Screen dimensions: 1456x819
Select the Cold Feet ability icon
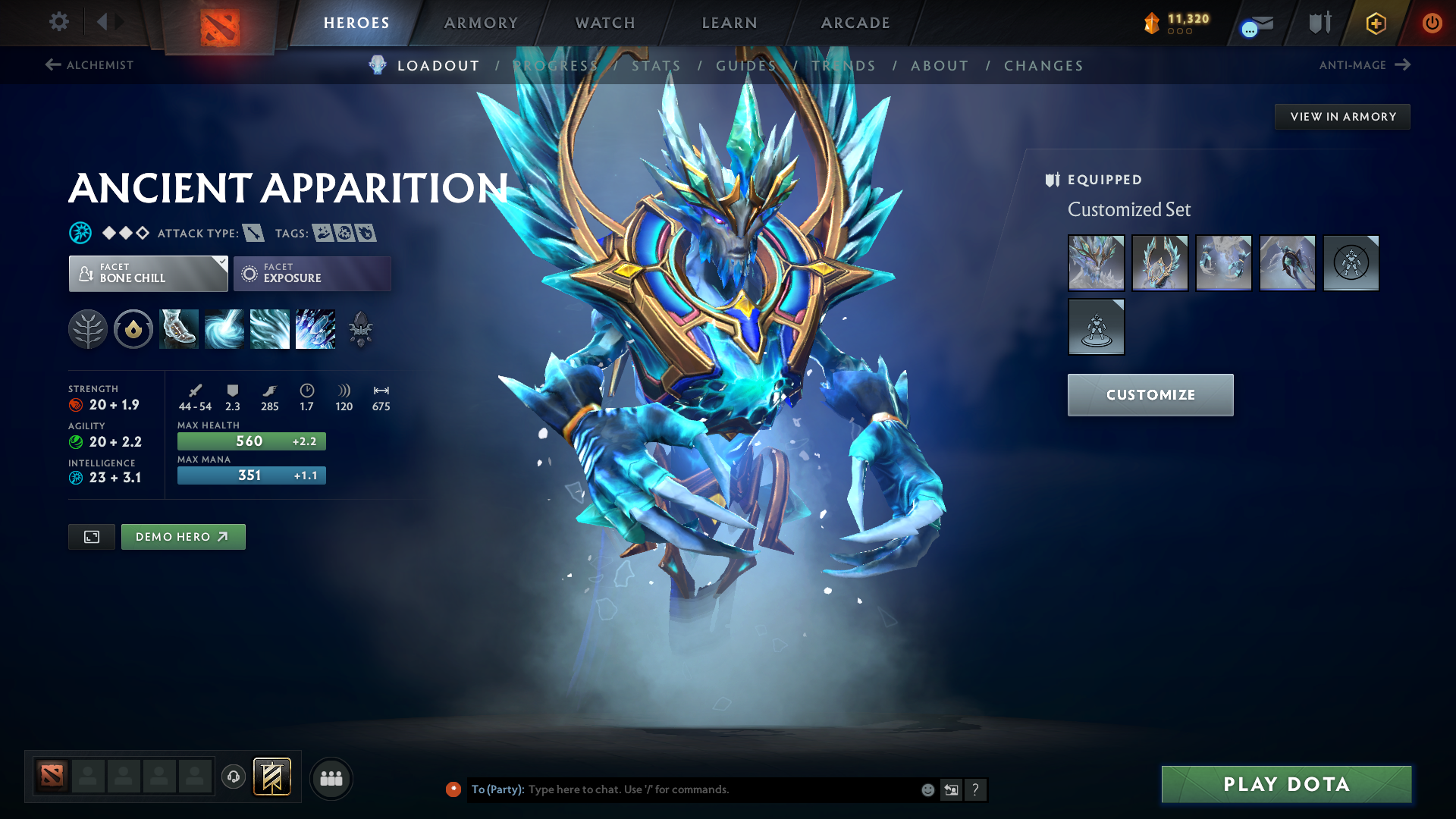coord(178,329)
